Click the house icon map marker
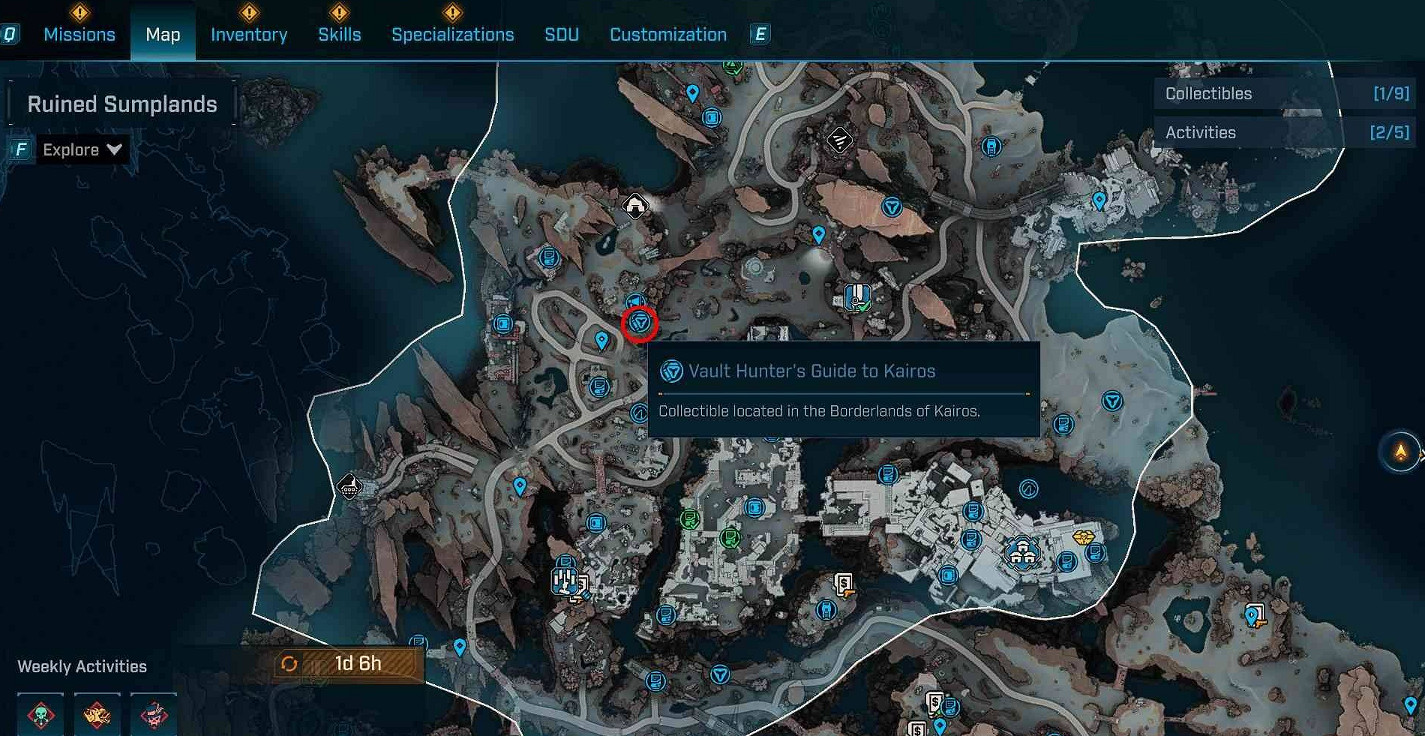The height and width of the screenshot is (736, 1425). click(x=634, y=206)
